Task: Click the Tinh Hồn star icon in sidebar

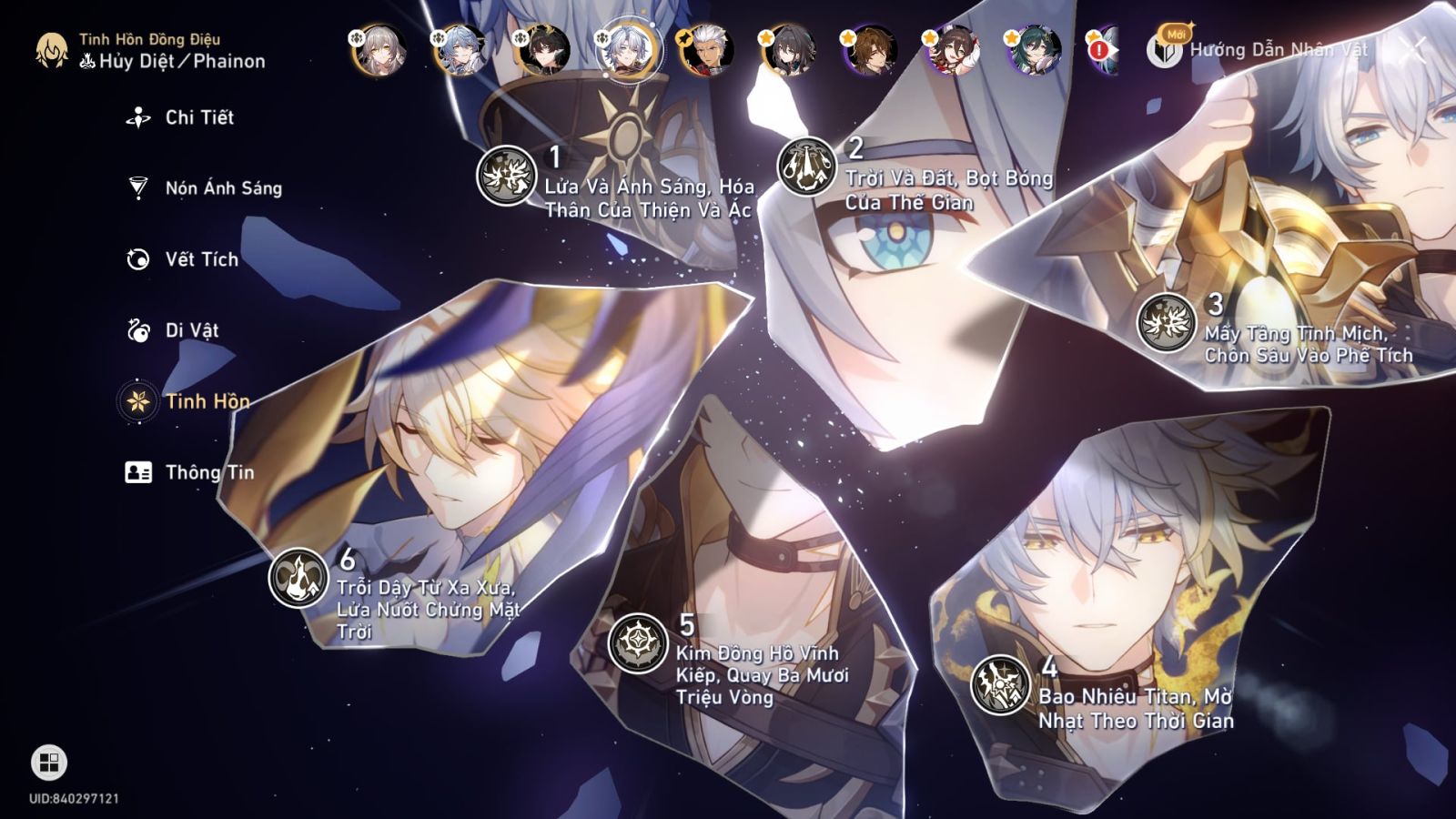Action: click(136, 401)
